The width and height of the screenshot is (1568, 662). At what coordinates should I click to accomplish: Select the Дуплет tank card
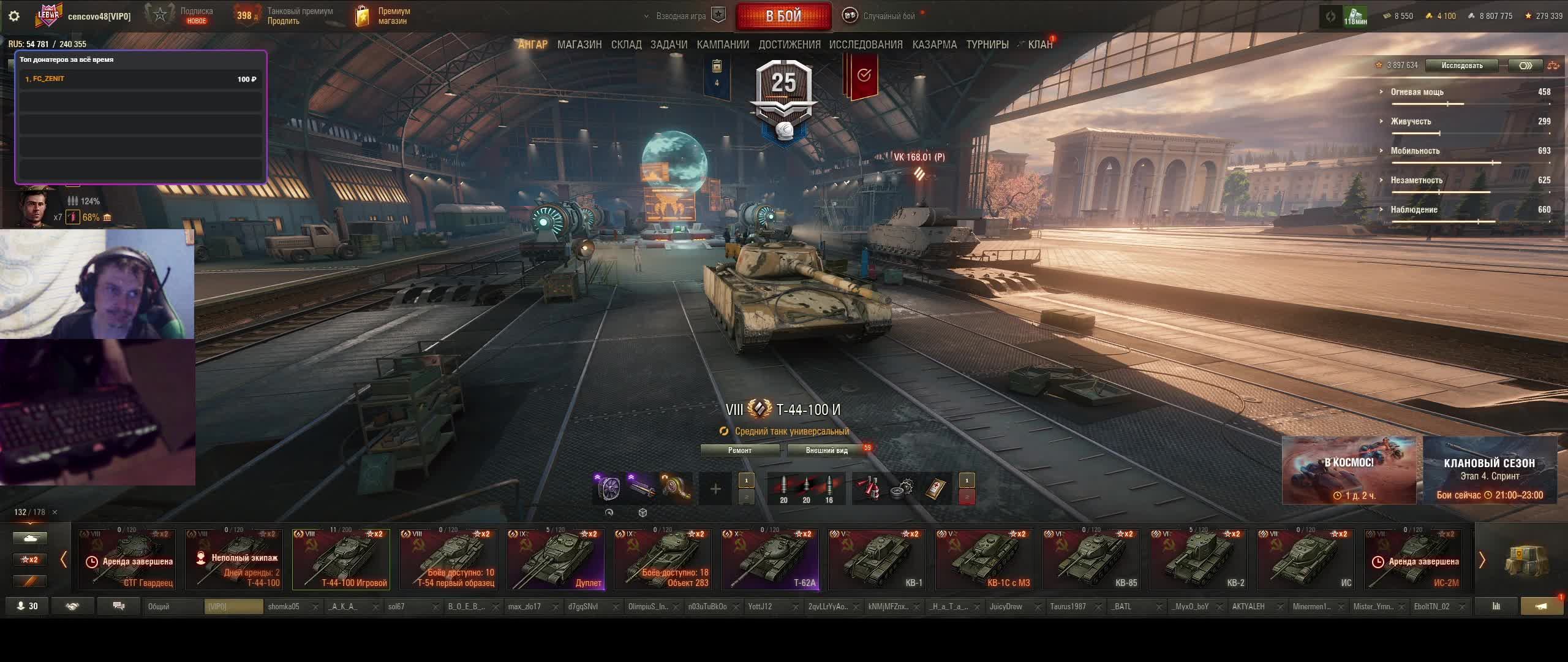(556, 559)
